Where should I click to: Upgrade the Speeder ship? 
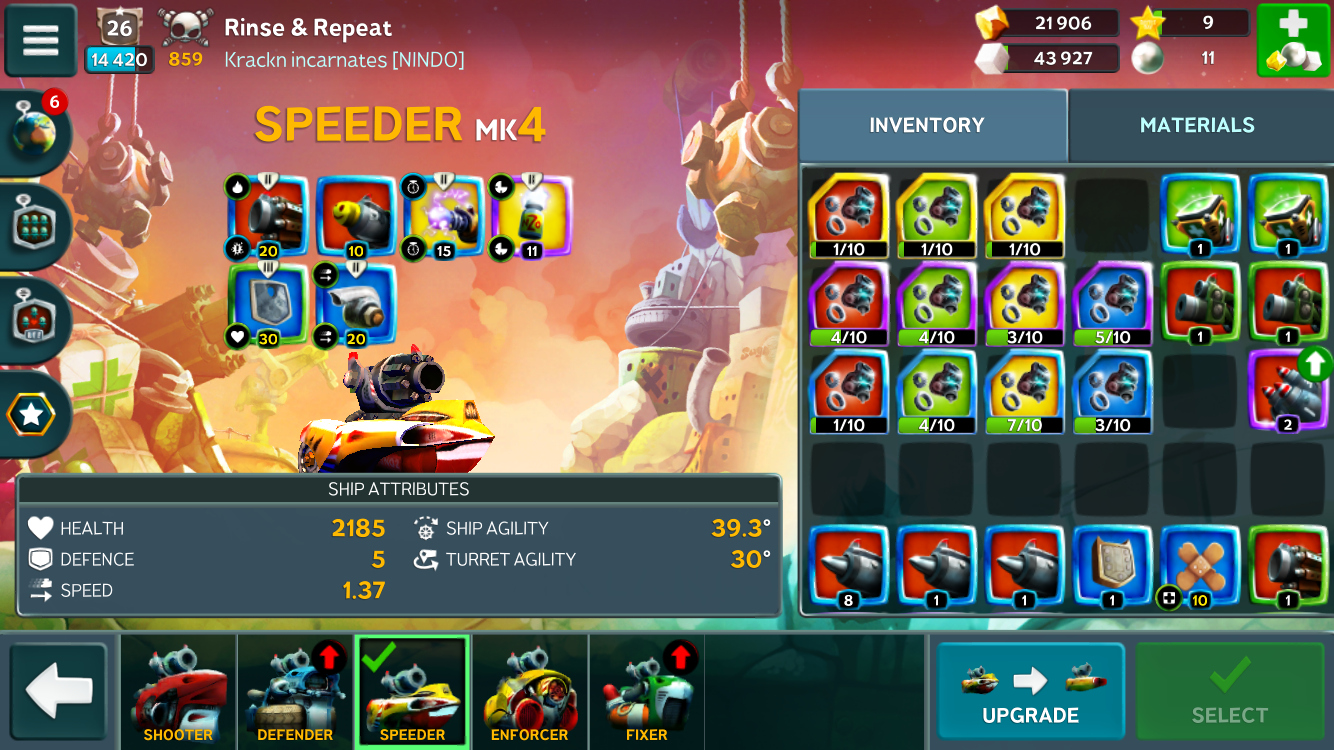(x=1030, y=691)
